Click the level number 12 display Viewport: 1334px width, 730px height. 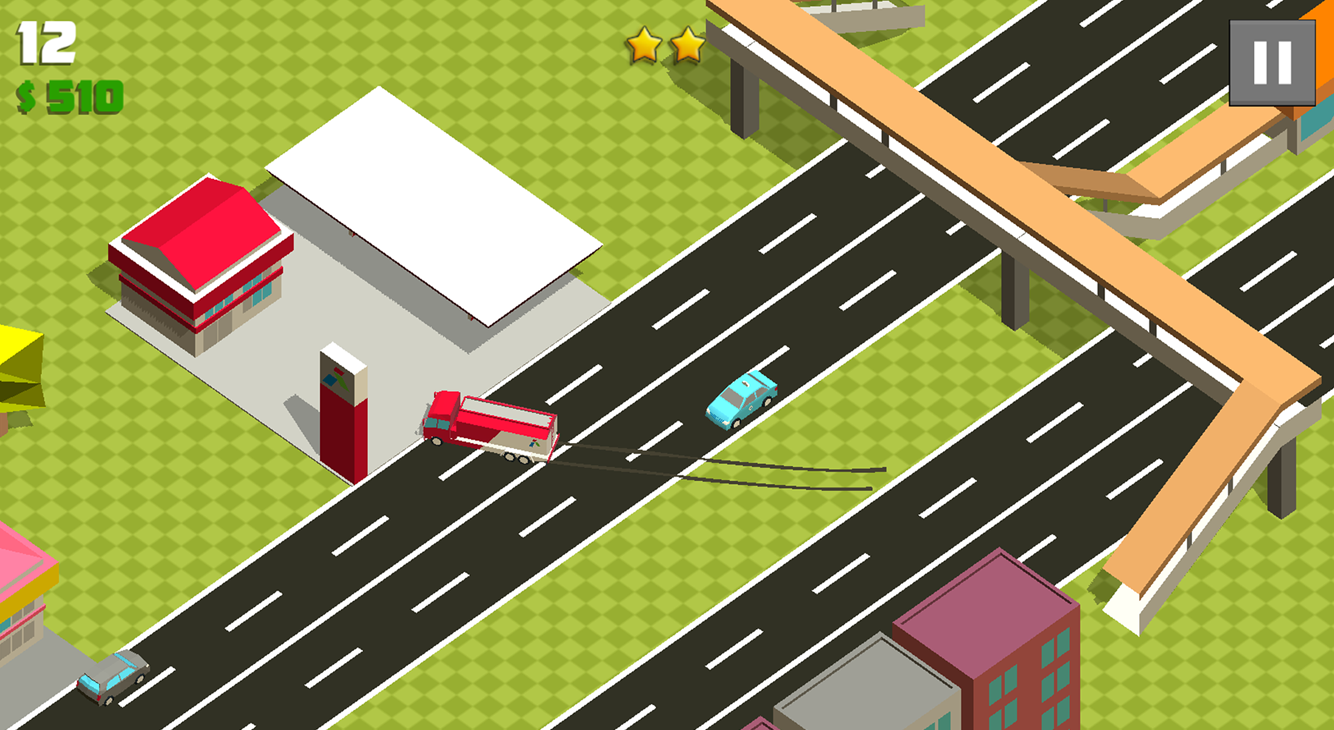45,42
